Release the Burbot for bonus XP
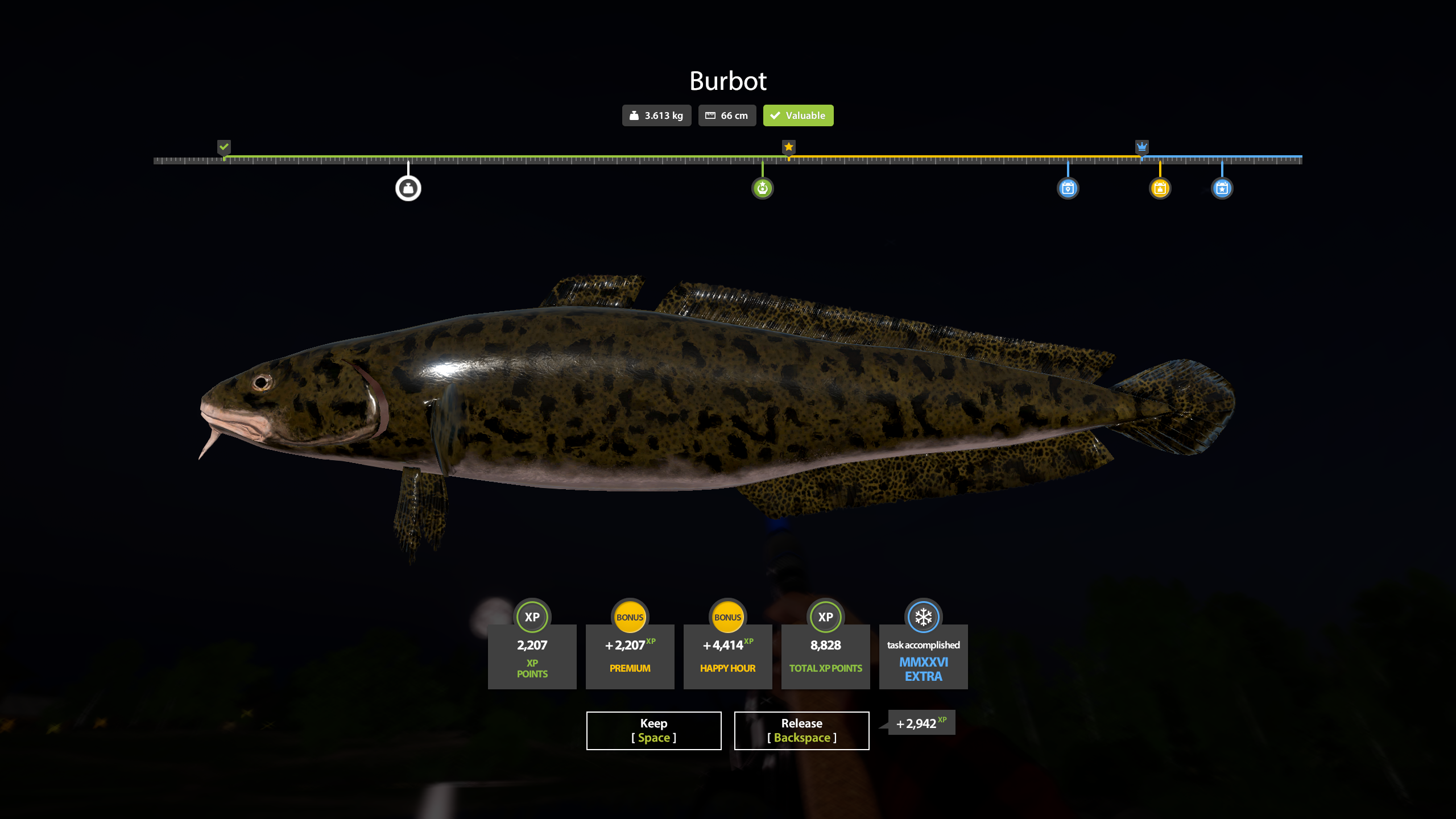The height and width of the screenshot is (819, 1456). click(801, 730)
